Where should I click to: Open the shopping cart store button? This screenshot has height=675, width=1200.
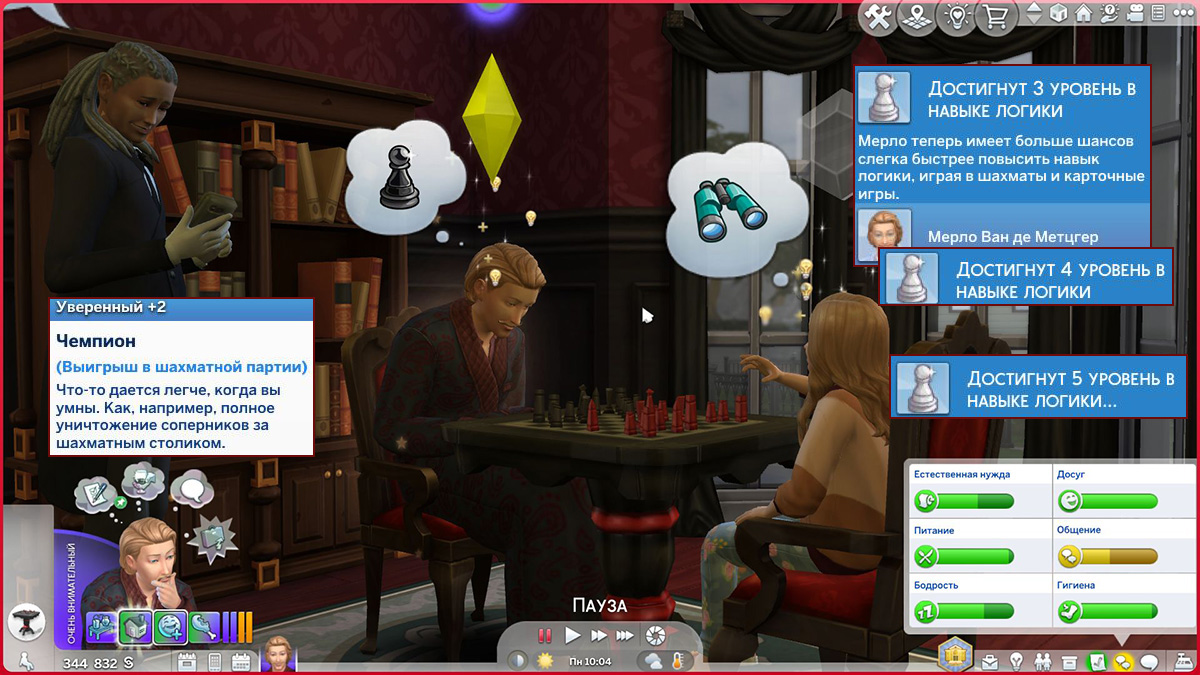(997, 18)
